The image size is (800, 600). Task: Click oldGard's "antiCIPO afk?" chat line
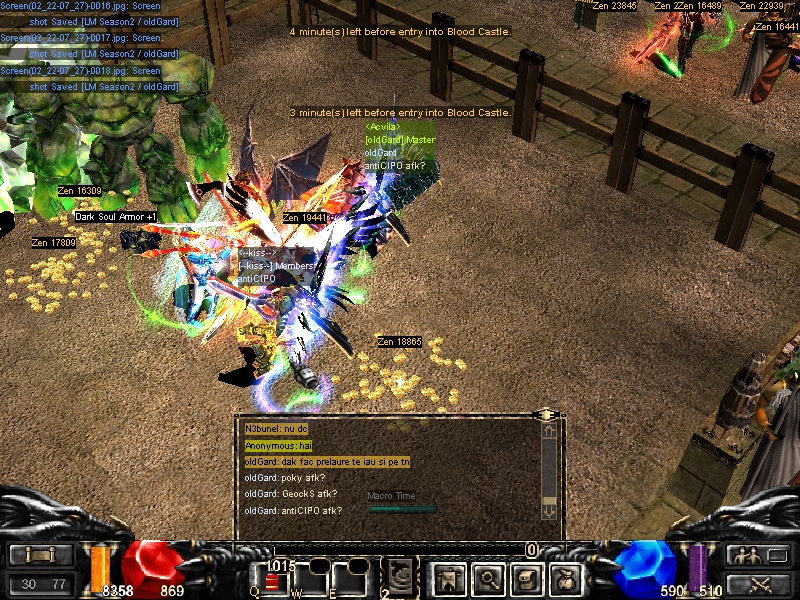(x=293, y=511)
